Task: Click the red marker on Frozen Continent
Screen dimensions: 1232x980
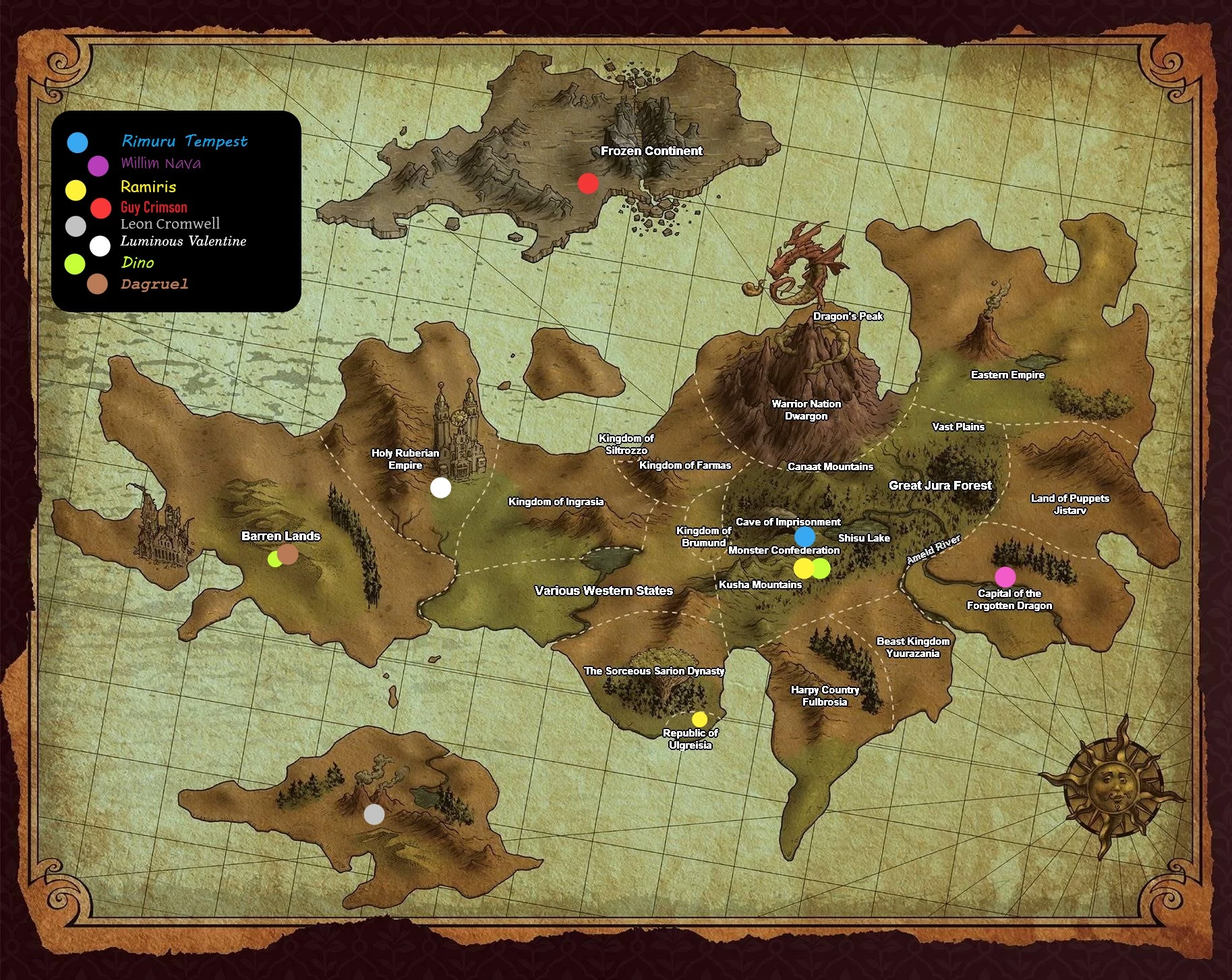Action: point(588,183)
